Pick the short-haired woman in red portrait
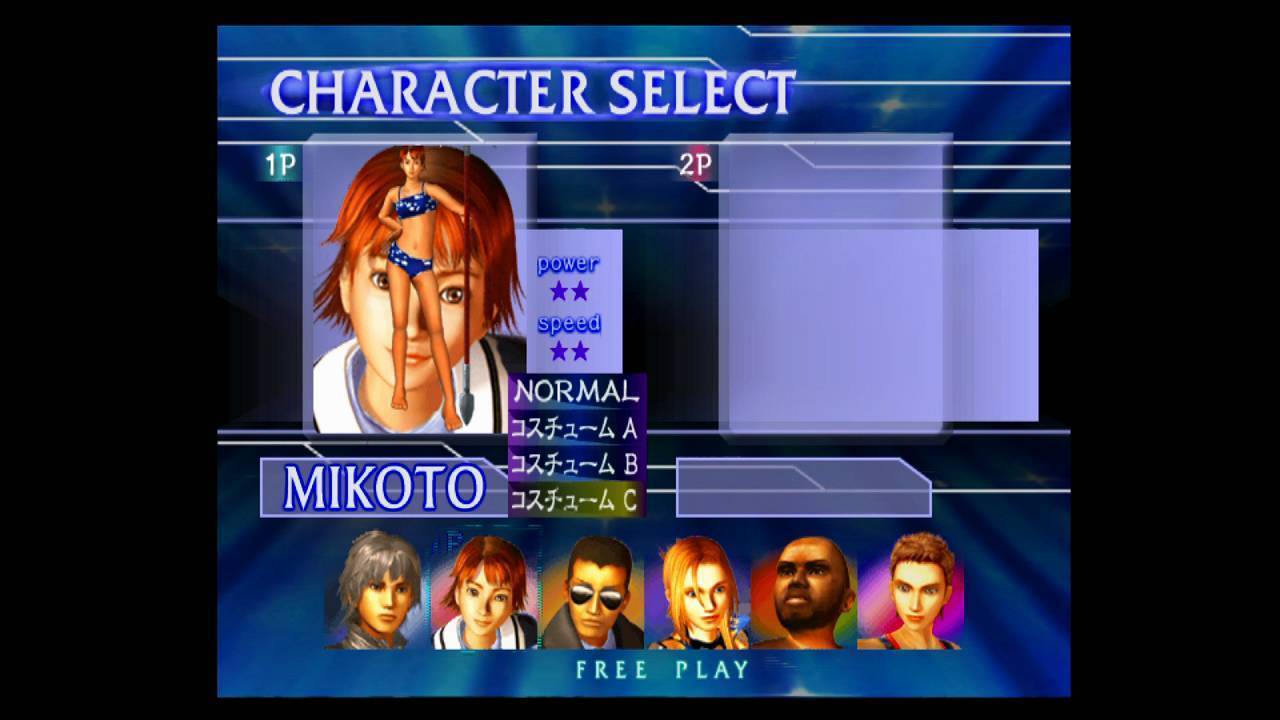 pyautogui.click(x=912, y=591)
